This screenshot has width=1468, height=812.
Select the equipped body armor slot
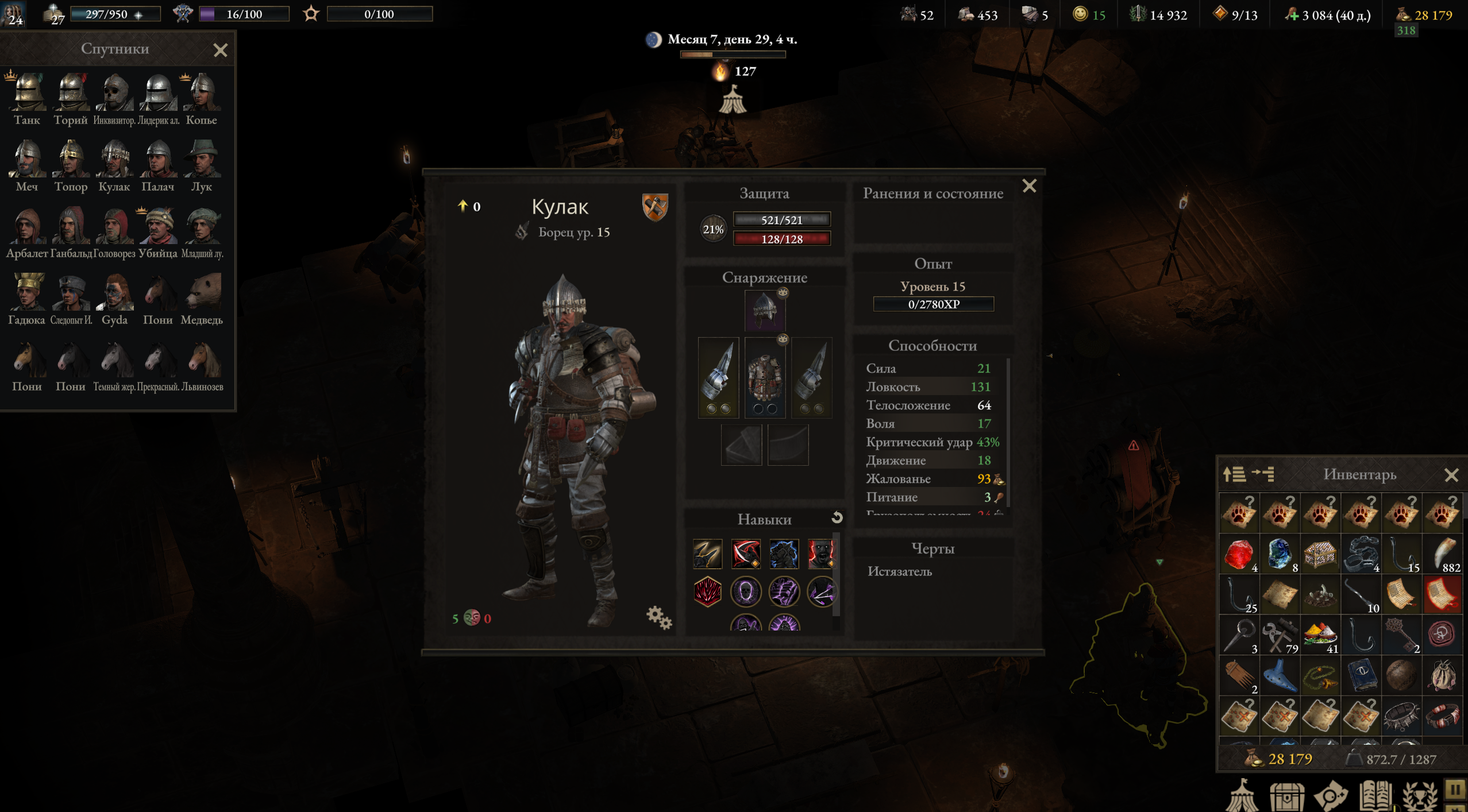(764, 377)
